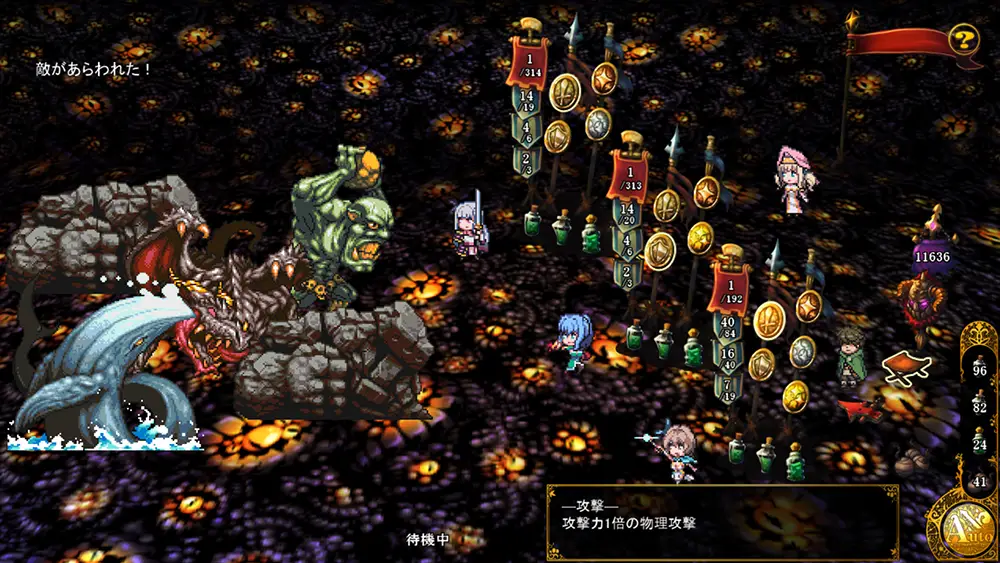Activate silver skill coin near the 1/314 banner

pos(597,122)
